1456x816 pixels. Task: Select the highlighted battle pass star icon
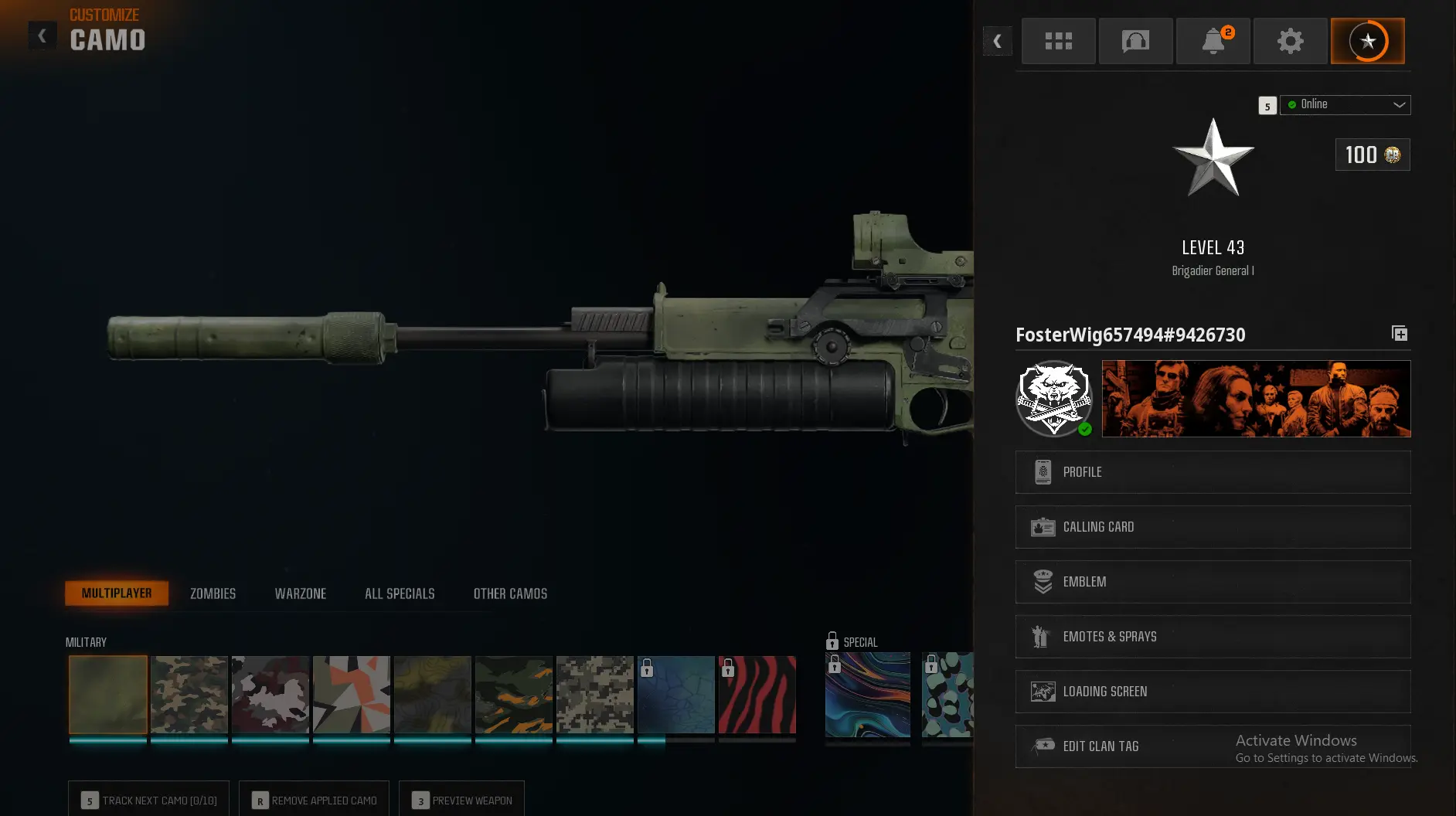tap(1367, 41)
